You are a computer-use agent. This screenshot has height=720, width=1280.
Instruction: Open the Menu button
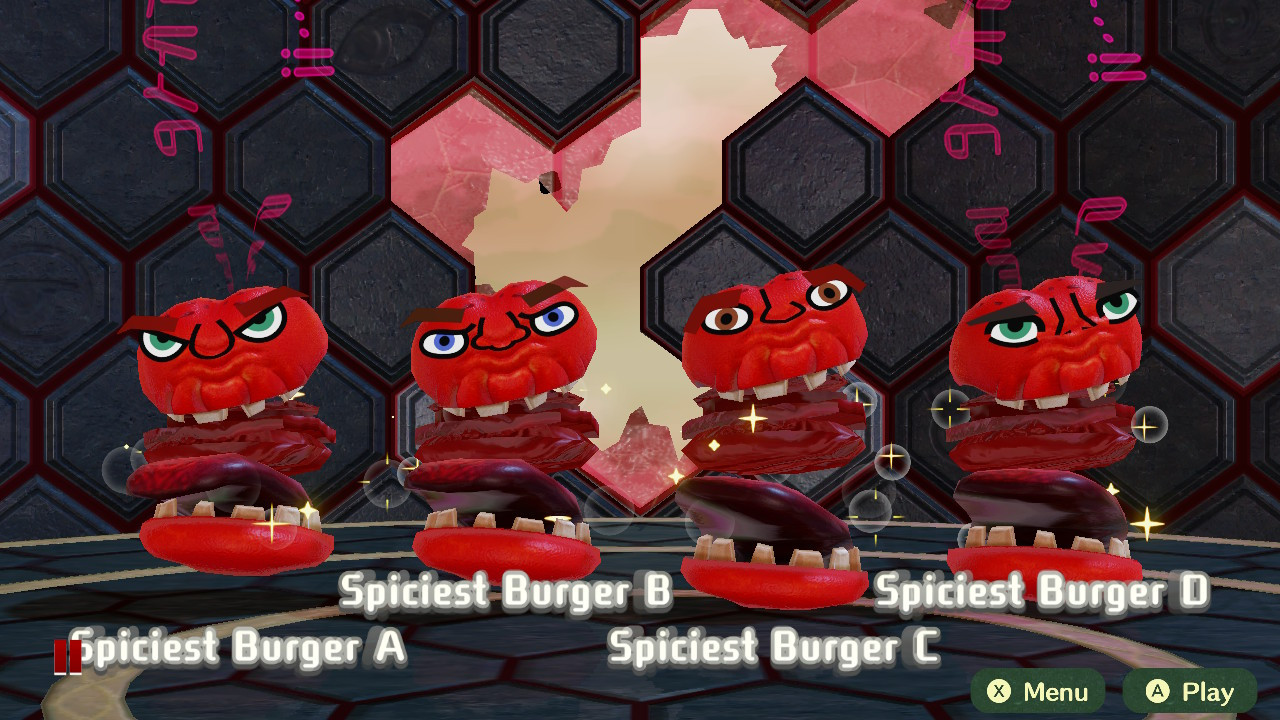tap(1038, 692)
